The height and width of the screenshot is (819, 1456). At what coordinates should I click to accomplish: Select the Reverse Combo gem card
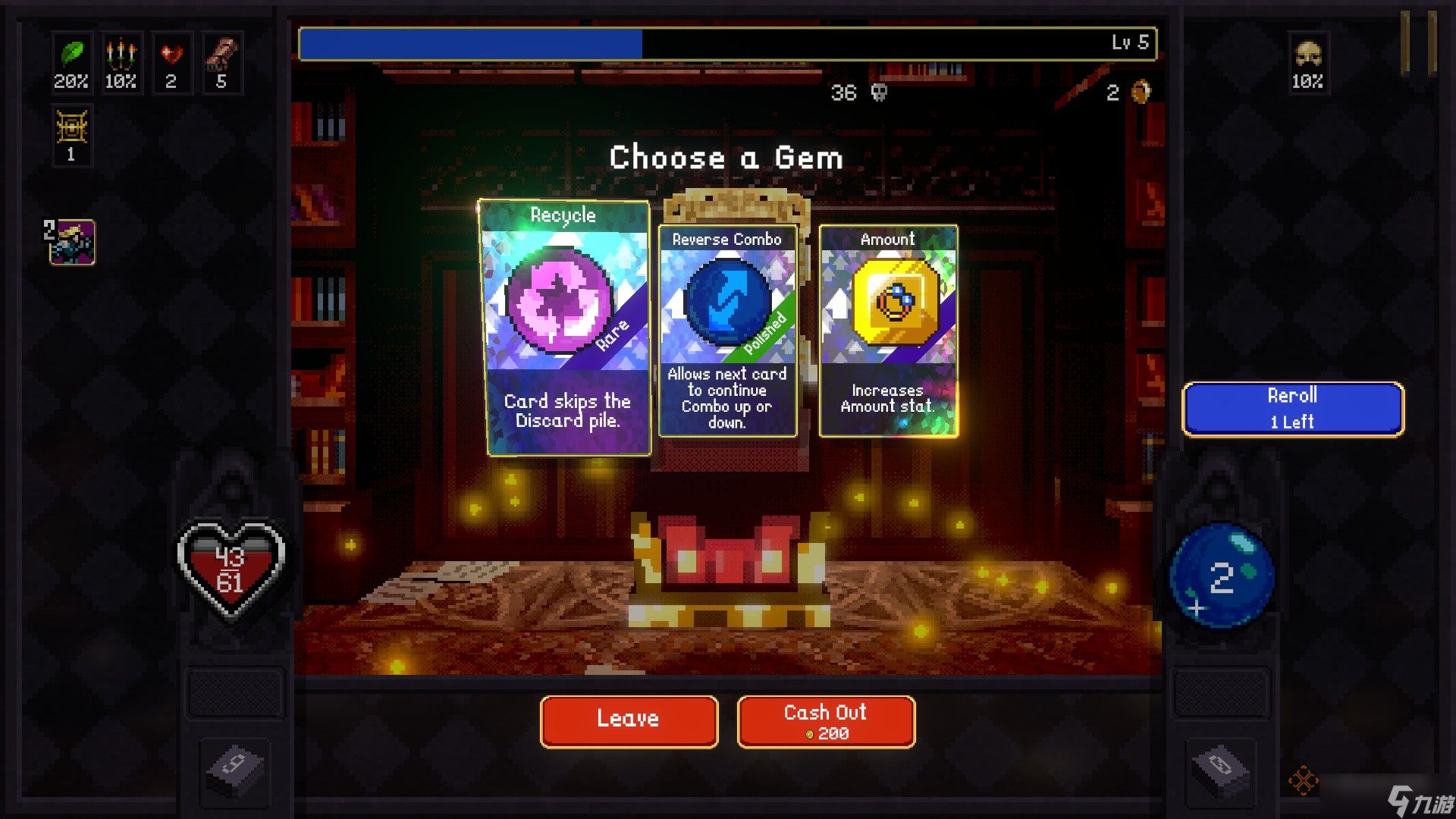click(x=727, y=331)
